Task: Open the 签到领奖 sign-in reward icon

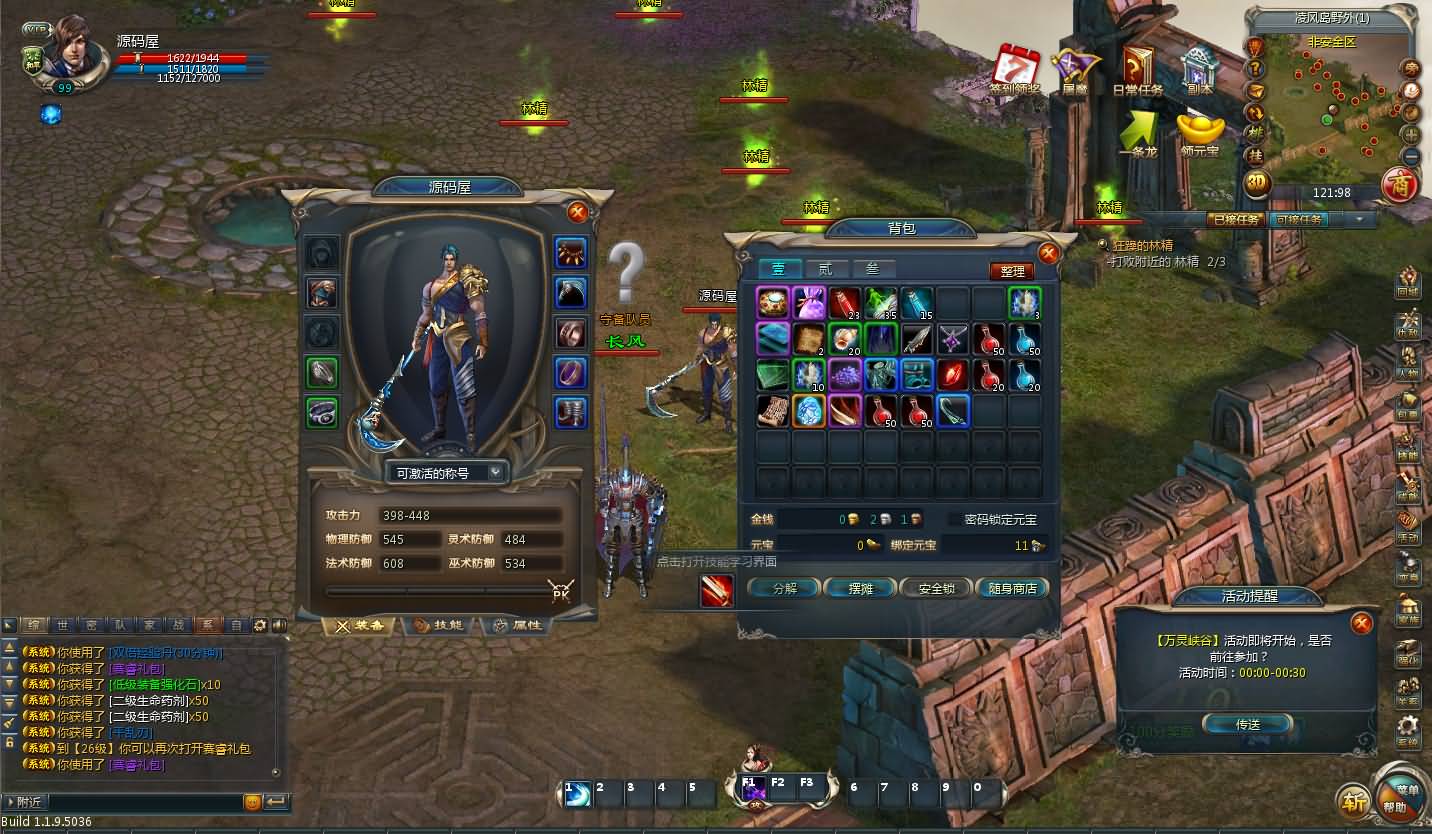Action: (1016, 72)
